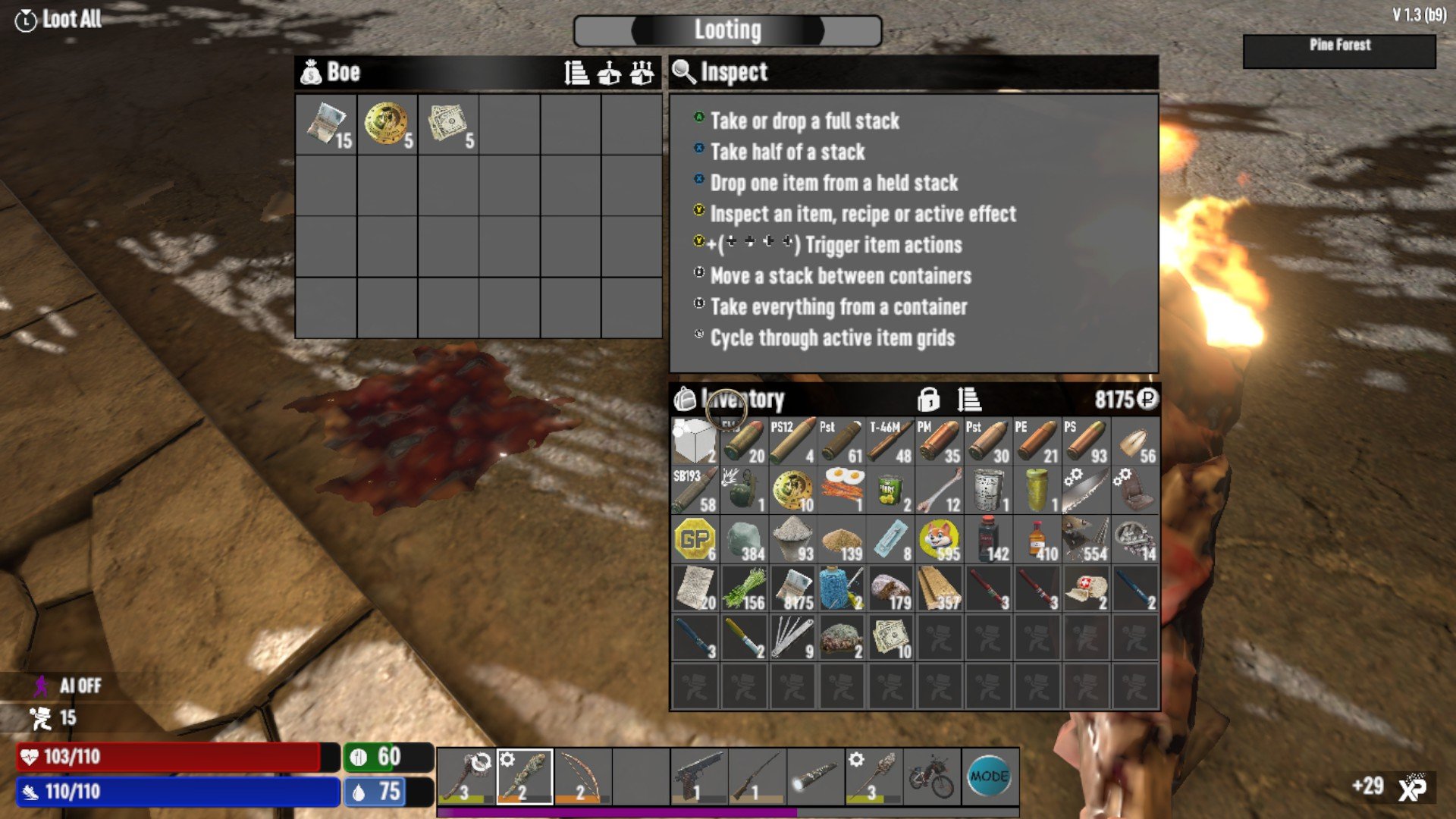Select the pistol in the hotbar
The width and height of the screenshot is (1456, 819).
698,777
